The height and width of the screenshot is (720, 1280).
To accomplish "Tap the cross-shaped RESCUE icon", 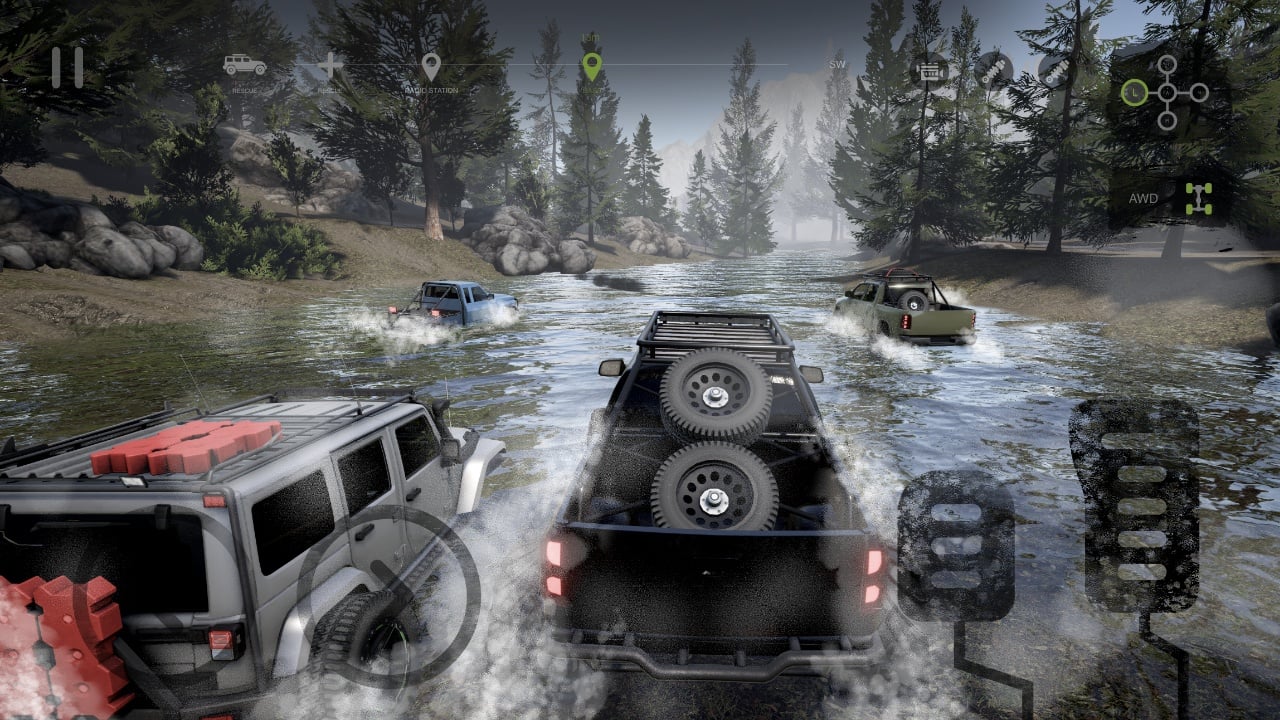I will click(330, 65).
